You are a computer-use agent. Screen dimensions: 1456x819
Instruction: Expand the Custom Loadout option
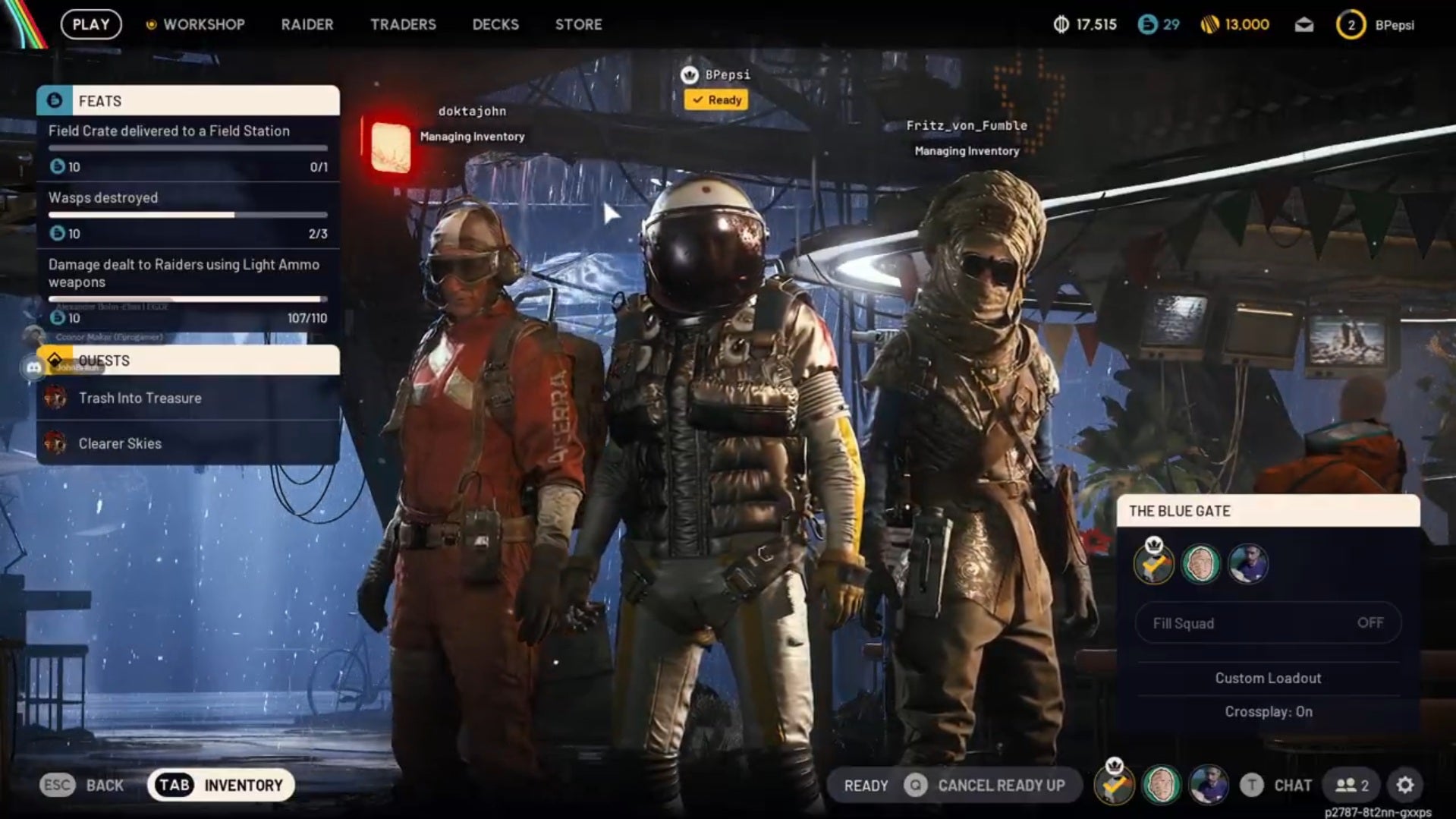click(x=1267, y=678)
